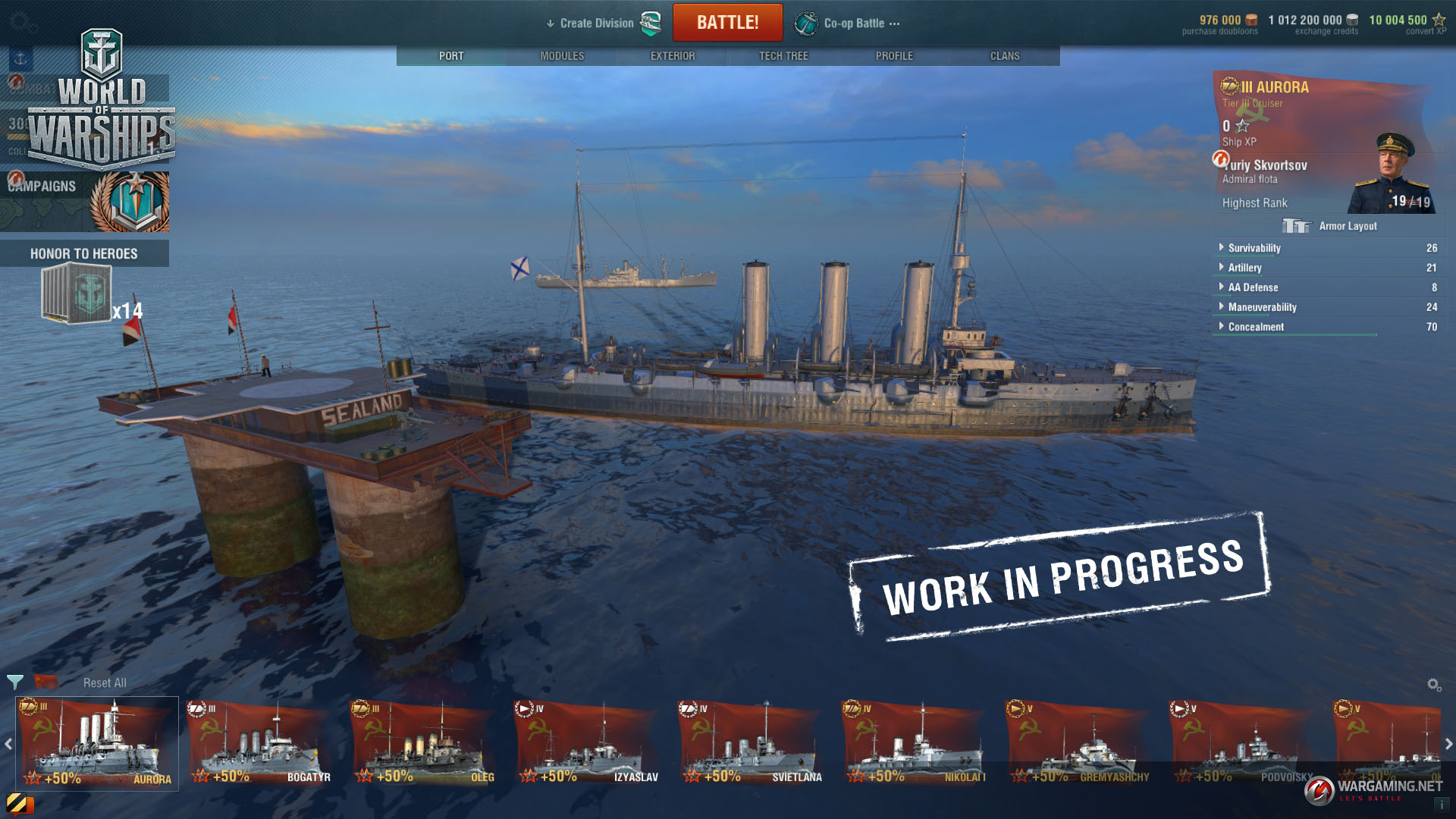Open the Honor to Heroes container
The width and height of the screenshot is (1456, 819).
77,294
